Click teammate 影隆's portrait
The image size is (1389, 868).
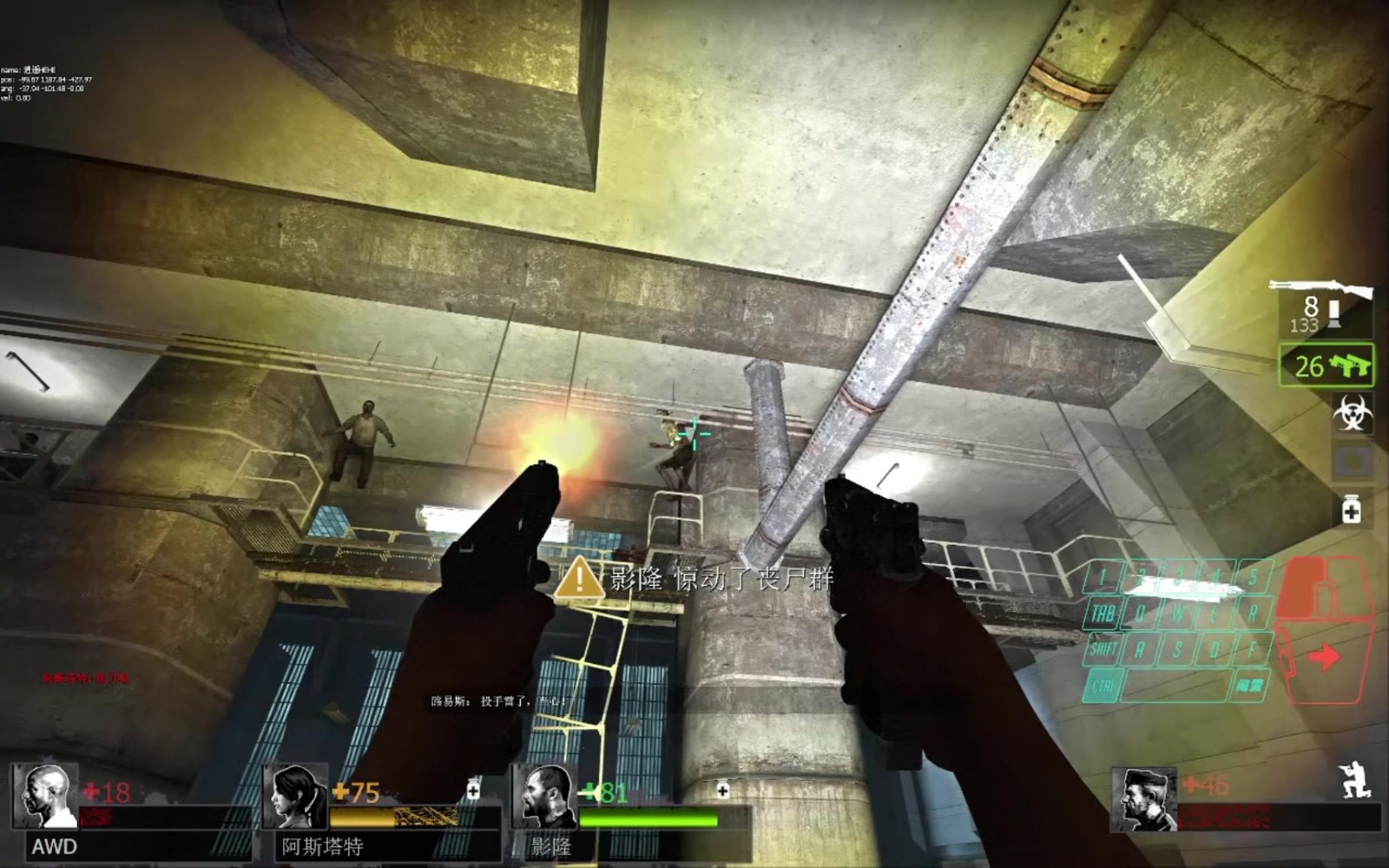coord(544,796)
